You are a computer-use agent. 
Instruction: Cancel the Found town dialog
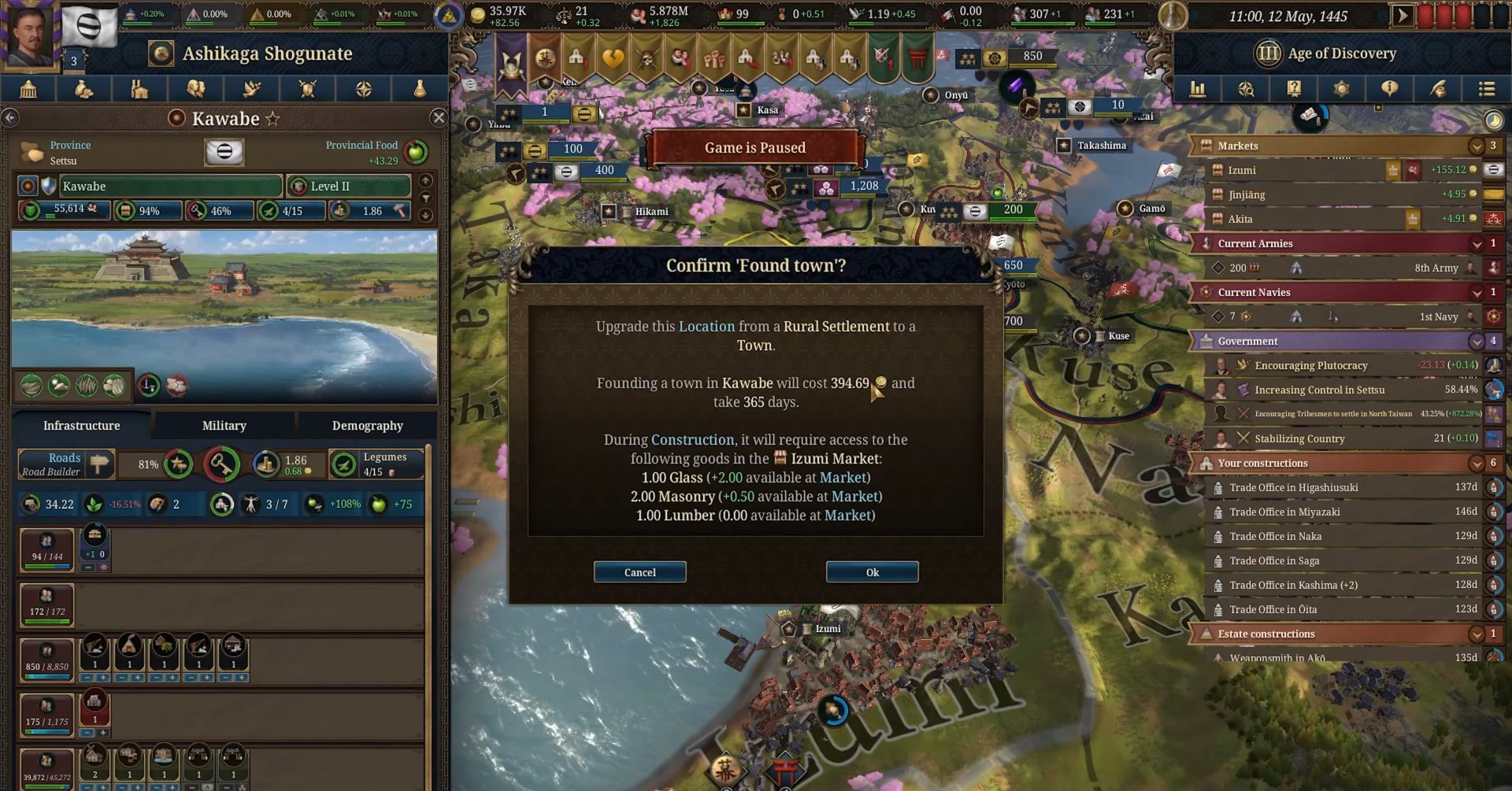(x=639, y=572)
